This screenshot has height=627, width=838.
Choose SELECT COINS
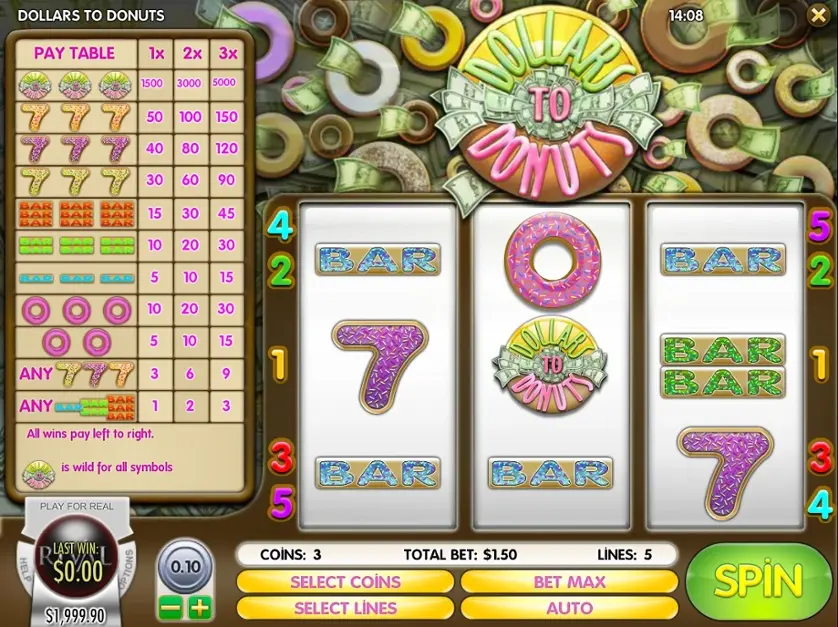coord(345,581)
